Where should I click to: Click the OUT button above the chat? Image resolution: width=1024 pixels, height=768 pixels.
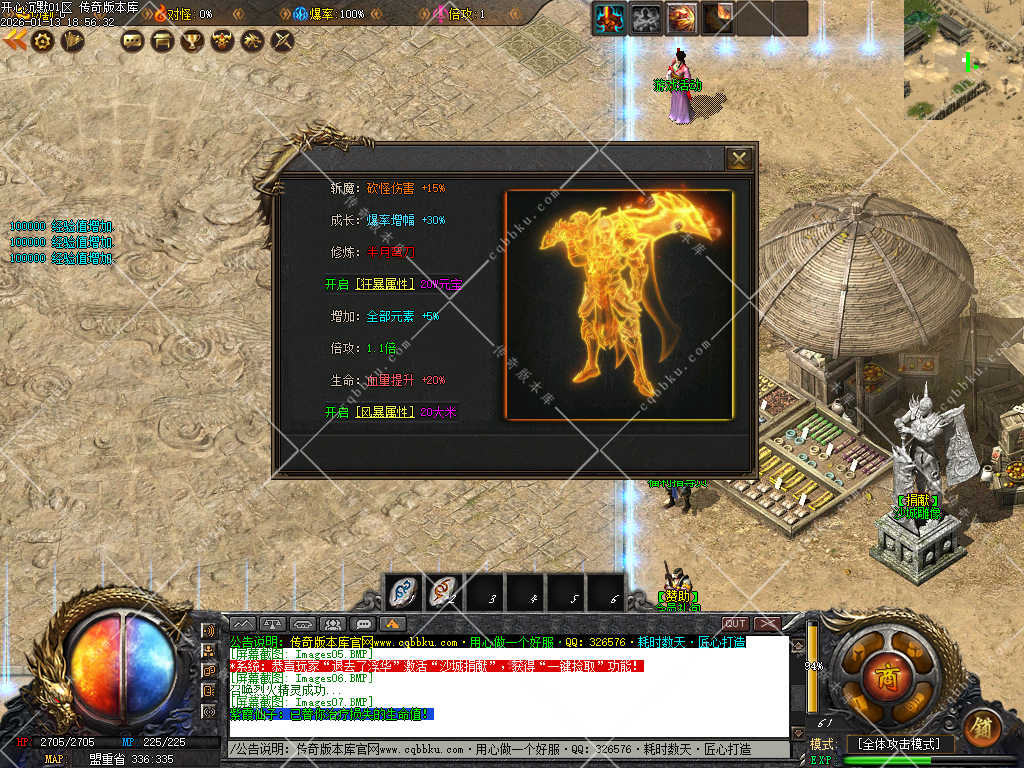pyautogui.click(x=735, y=624)
